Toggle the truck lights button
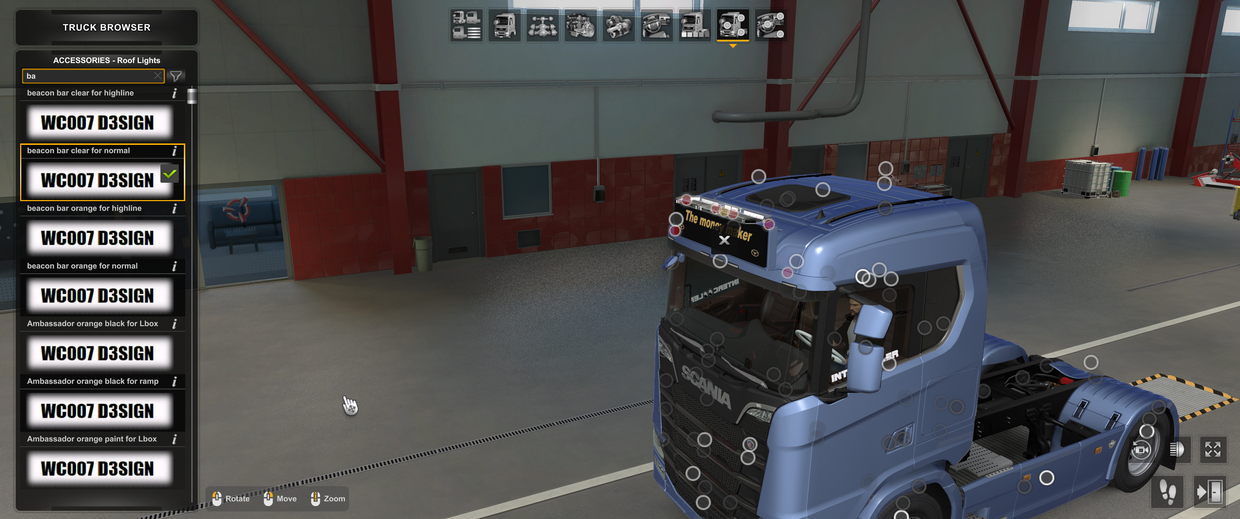 pos(1176,450)
